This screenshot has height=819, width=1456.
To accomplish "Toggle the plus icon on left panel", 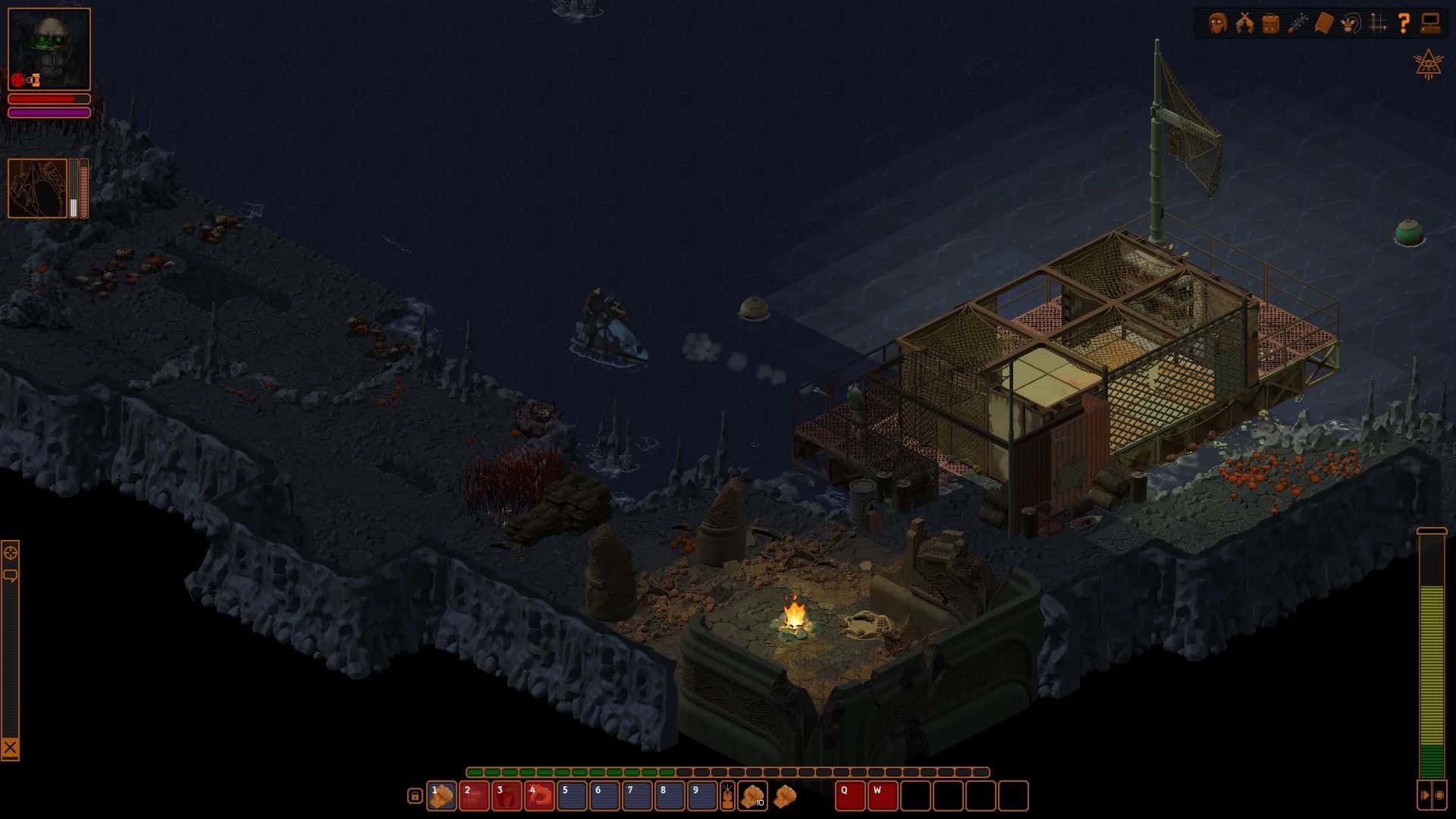I will click(10, 552).
